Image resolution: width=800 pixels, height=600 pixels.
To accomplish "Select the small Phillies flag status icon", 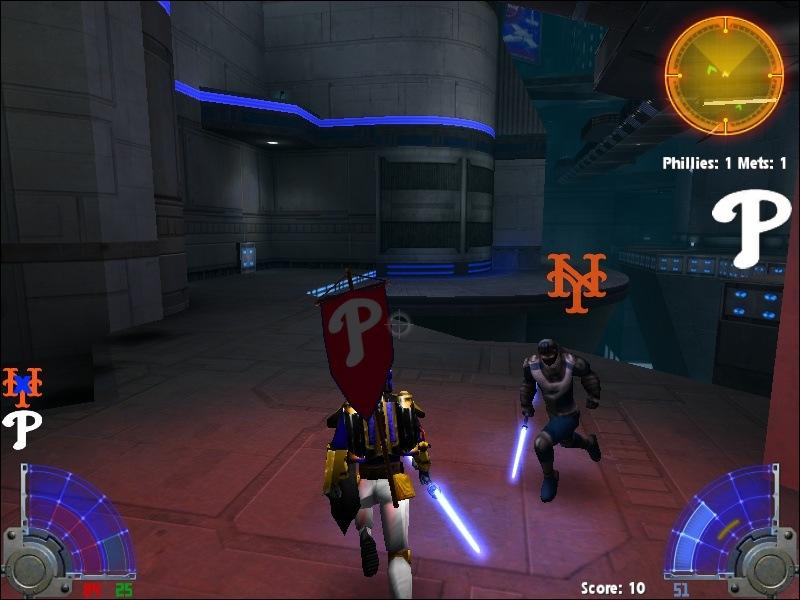I will point(21,430).
